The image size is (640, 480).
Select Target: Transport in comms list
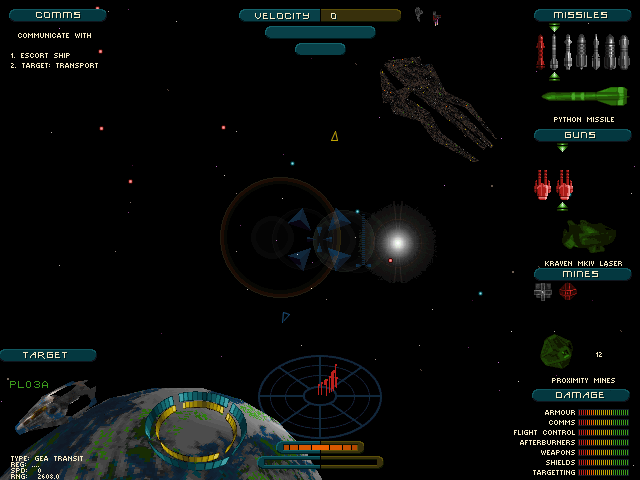coord(59,66)
